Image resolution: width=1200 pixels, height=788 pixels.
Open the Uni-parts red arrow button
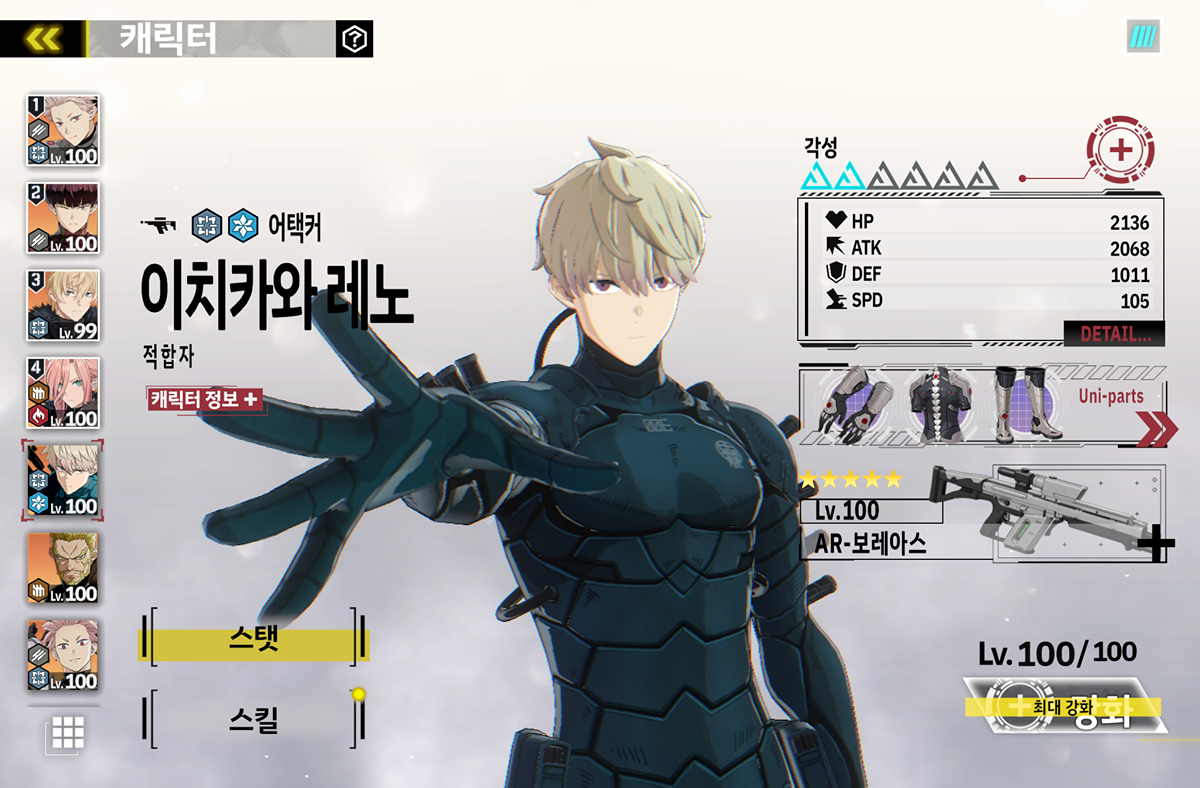[x=1157, y=429]
